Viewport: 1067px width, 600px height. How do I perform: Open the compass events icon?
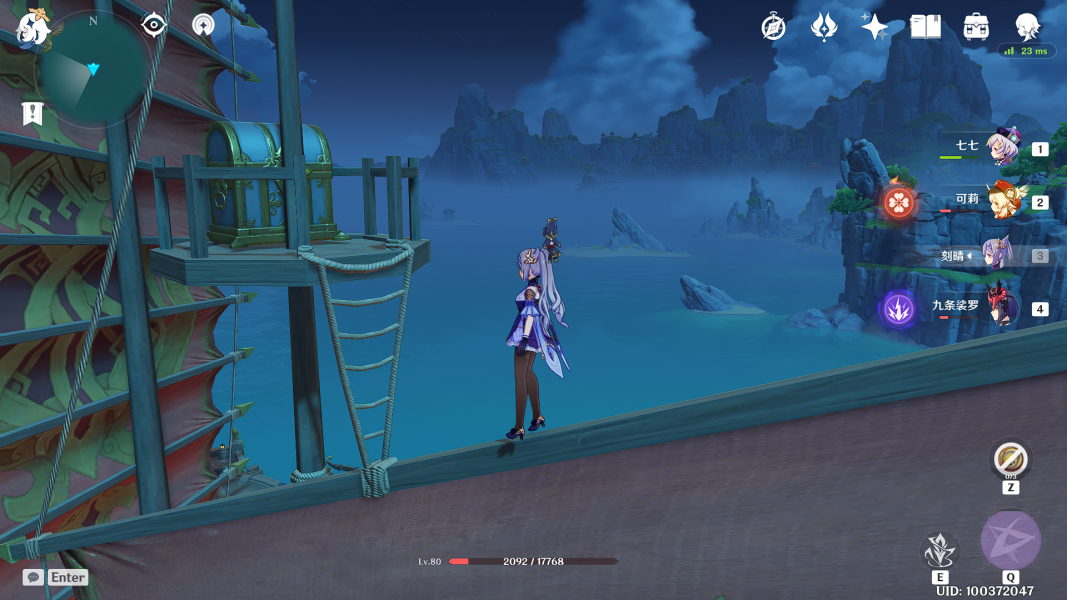(x=773, y=27)
